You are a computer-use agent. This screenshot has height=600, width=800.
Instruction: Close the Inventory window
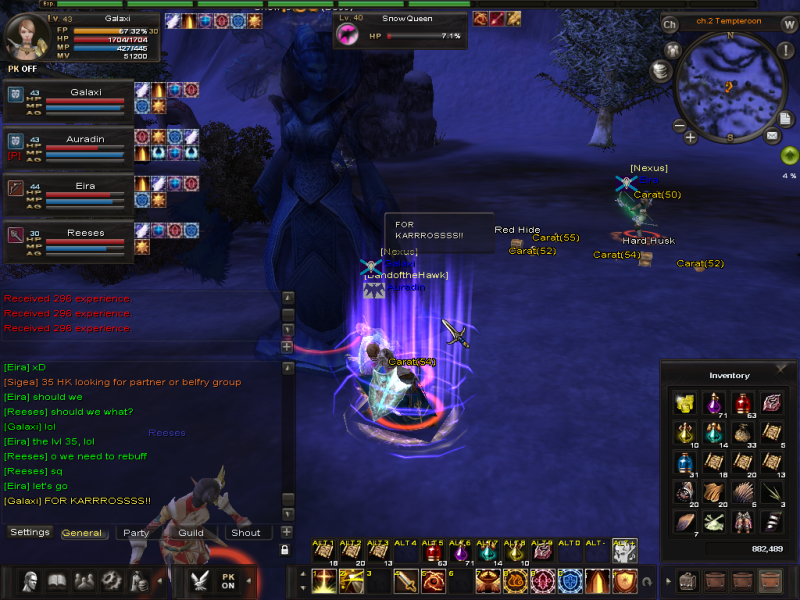[x=781, y=369]
